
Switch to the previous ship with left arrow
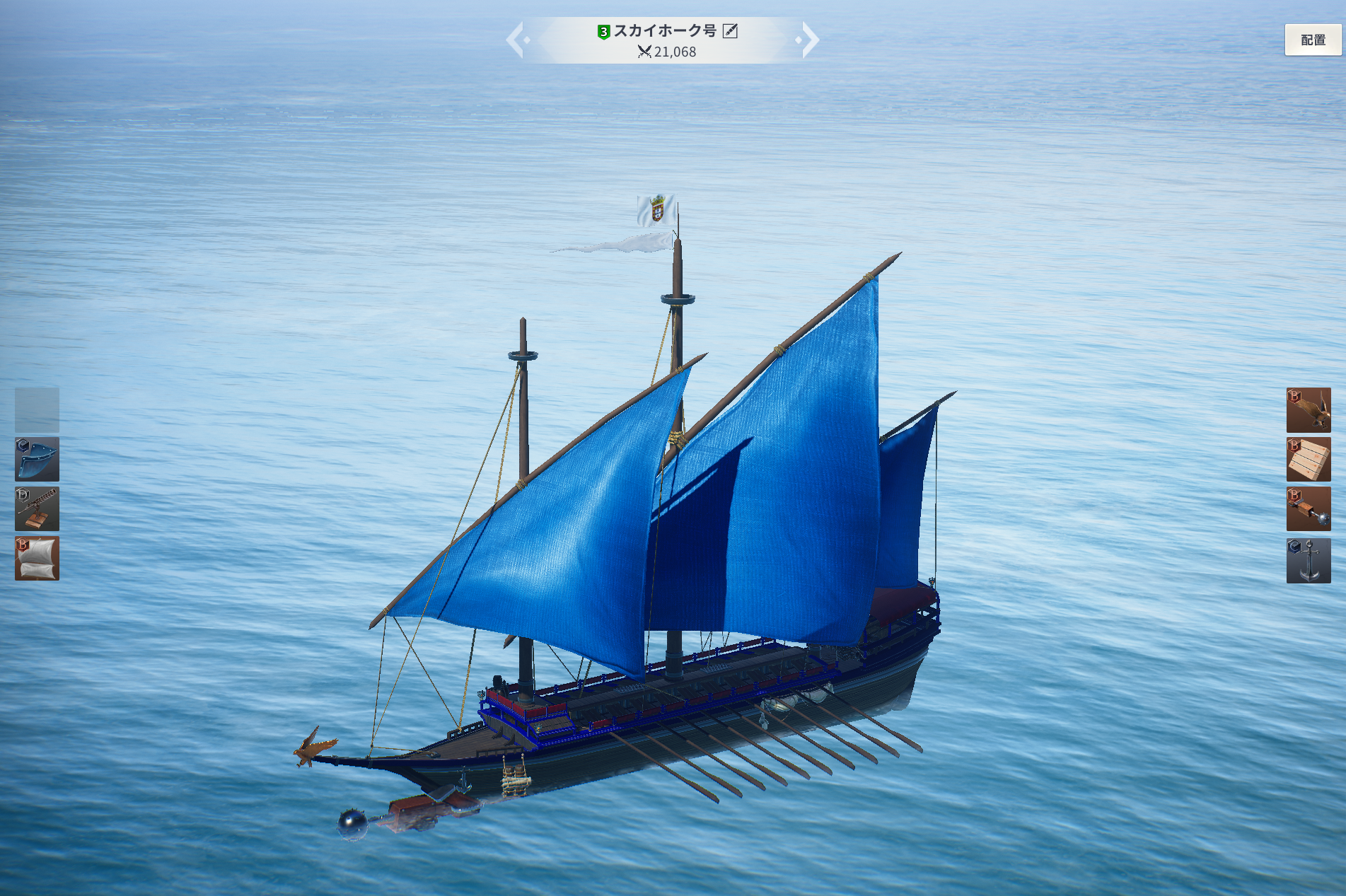pyautogui.click(x=516, y=40)
